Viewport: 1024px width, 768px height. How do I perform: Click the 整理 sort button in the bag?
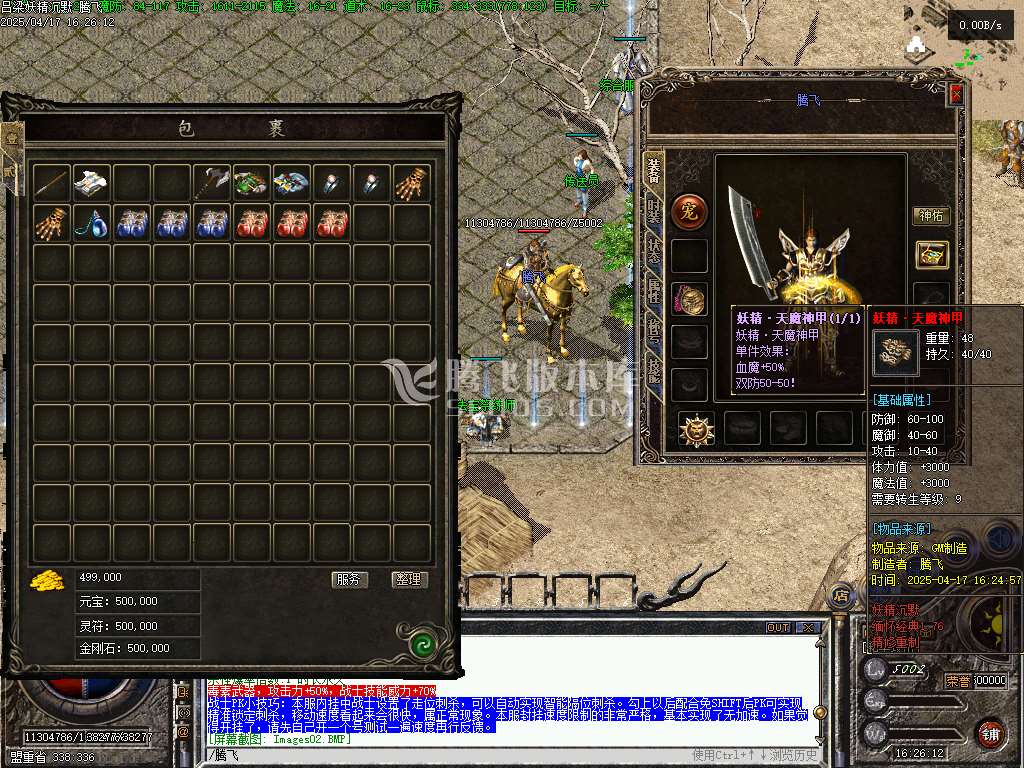coord(408,580)
